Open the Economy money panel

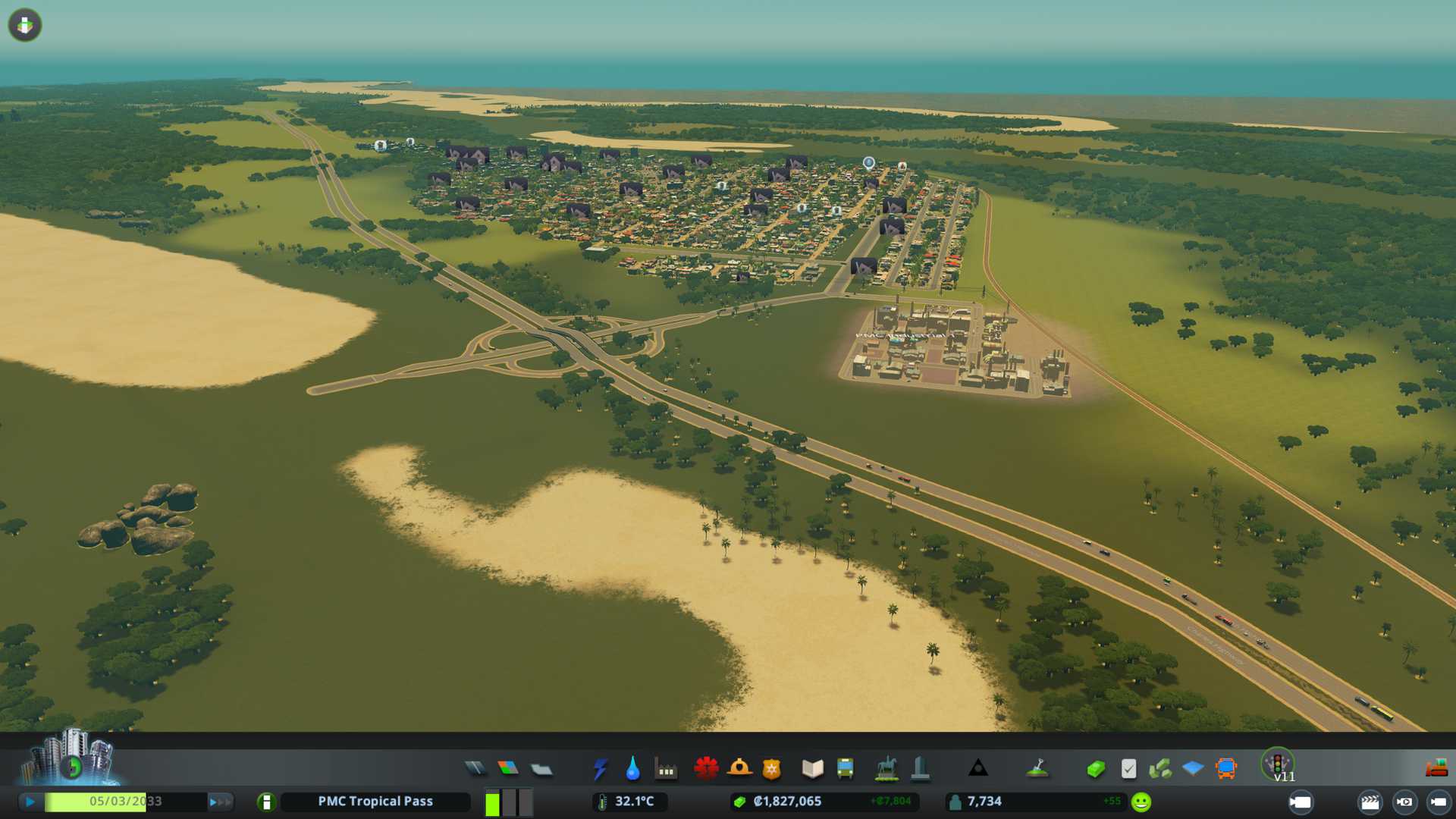[x=1095, y=769]
